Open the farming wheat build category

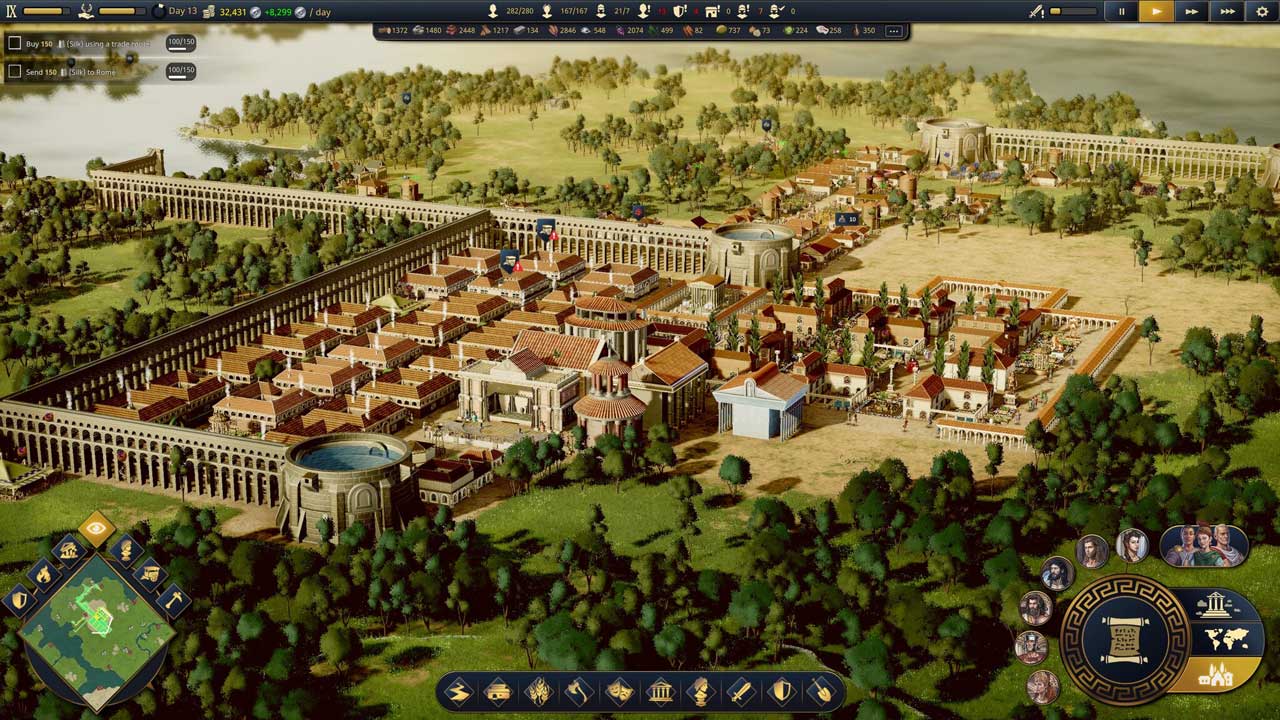click(539, 691)
